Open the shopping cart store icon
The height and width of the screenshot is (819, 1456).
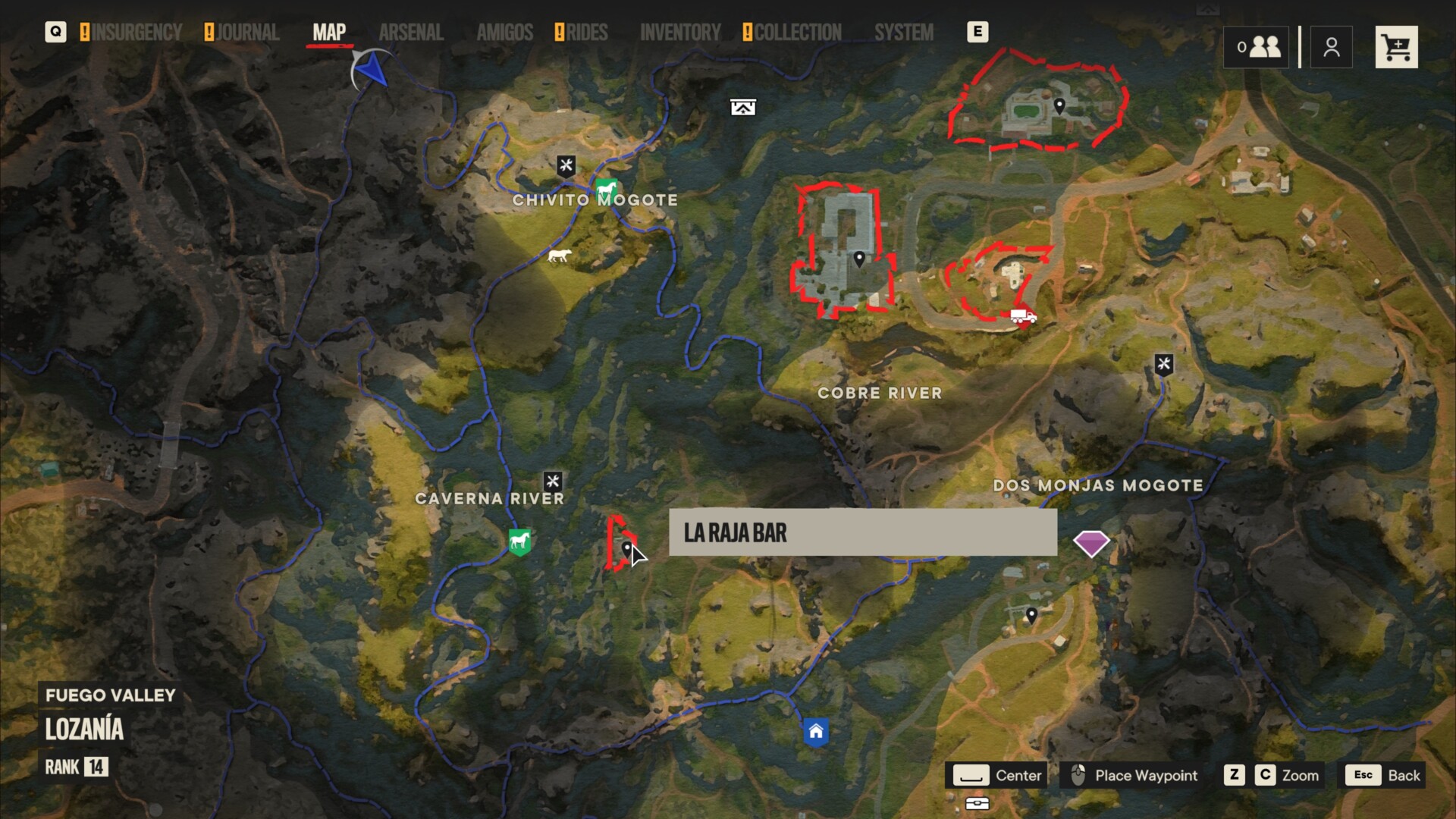click(1396, 46)
